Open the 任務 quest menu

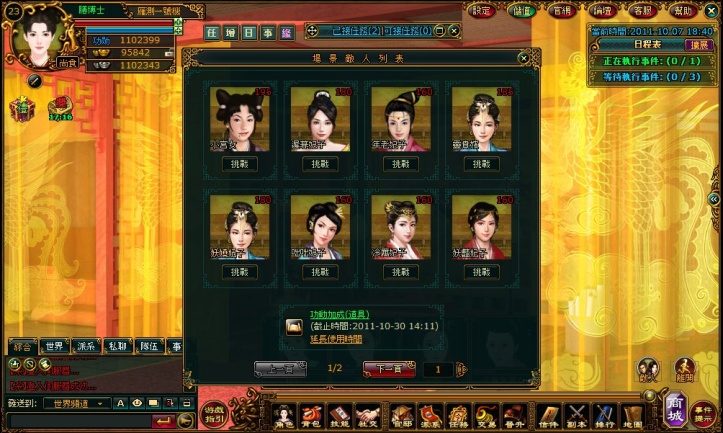[x=458, y=415]
